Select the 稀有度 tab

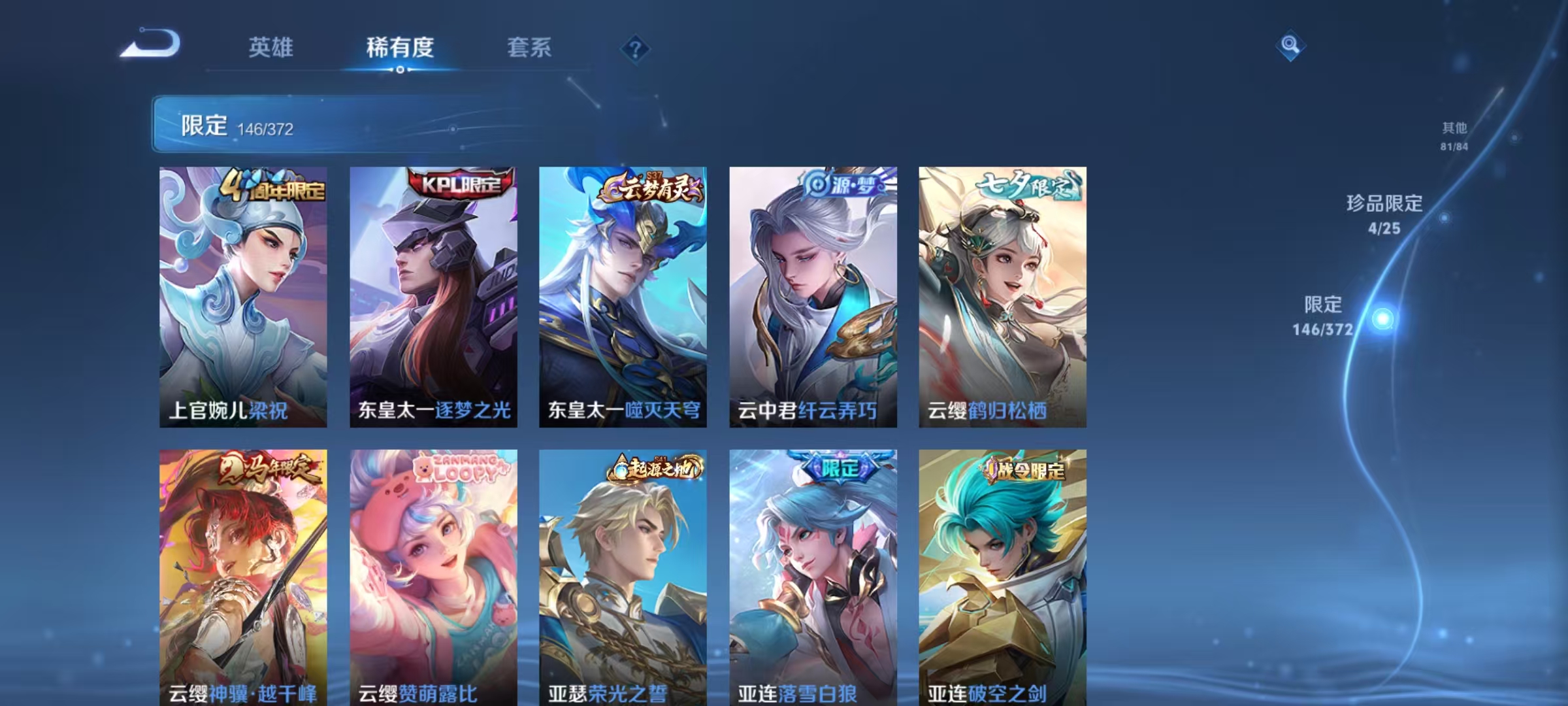[x=401, y=48]
